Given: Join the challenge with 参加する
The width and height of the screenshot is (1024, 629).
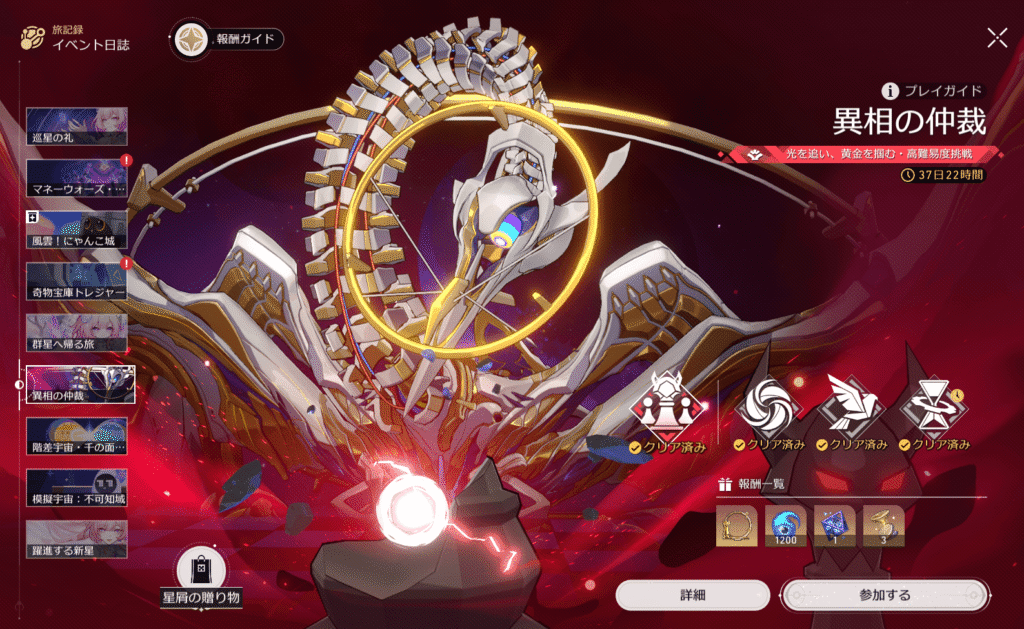Looking at the screenshot, I should coord(884,595).
